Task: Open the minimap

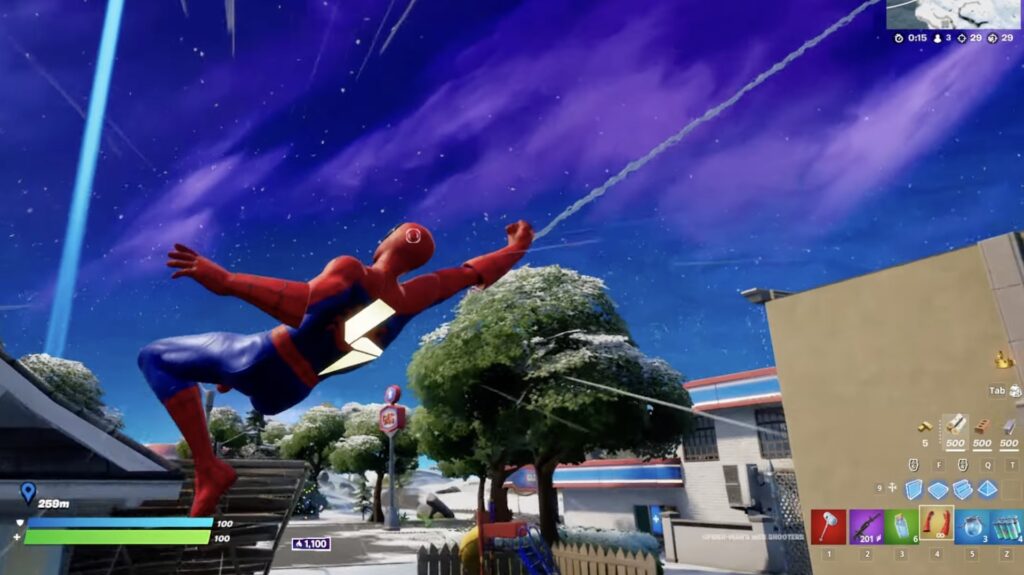Action: point(954,14)
